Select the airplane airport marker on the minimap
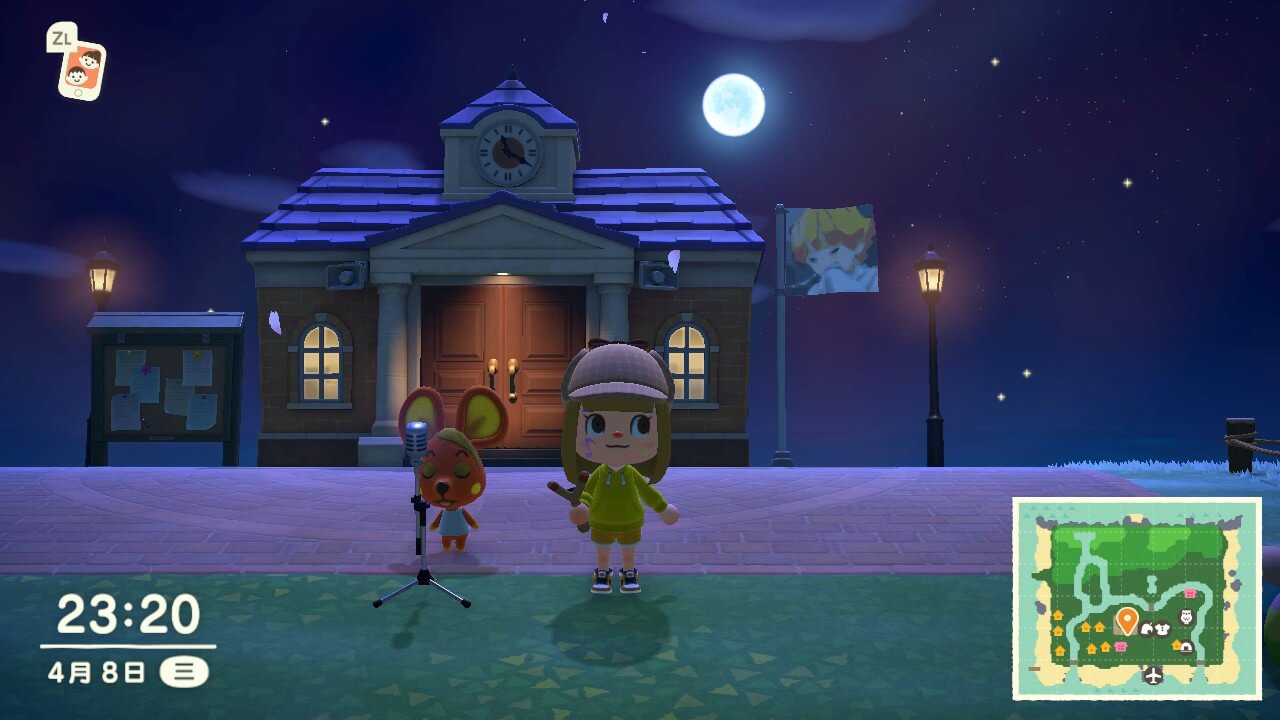 pos(1154,676)
